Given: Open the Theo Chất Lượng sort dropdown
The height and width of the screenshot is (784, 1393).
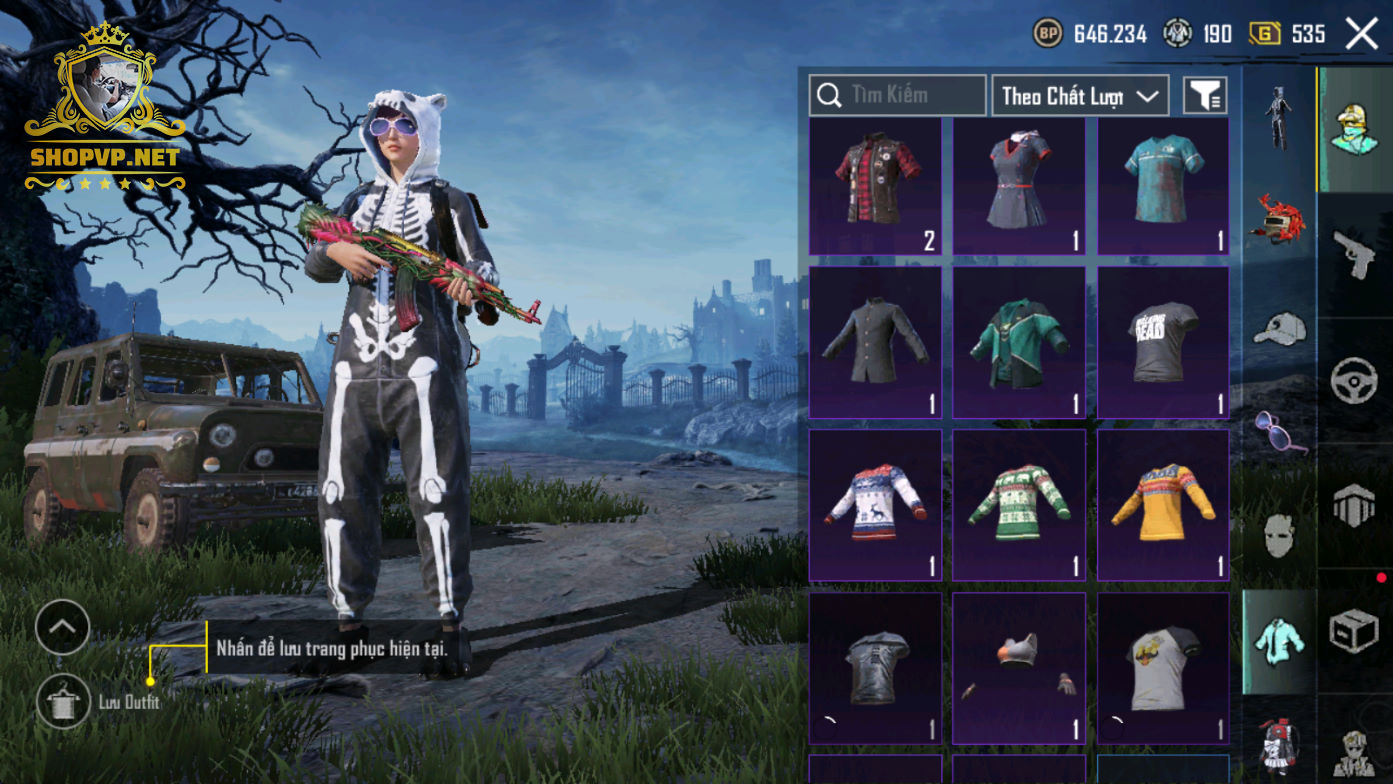Looking at the screenshot, I should pos(1080,96).
